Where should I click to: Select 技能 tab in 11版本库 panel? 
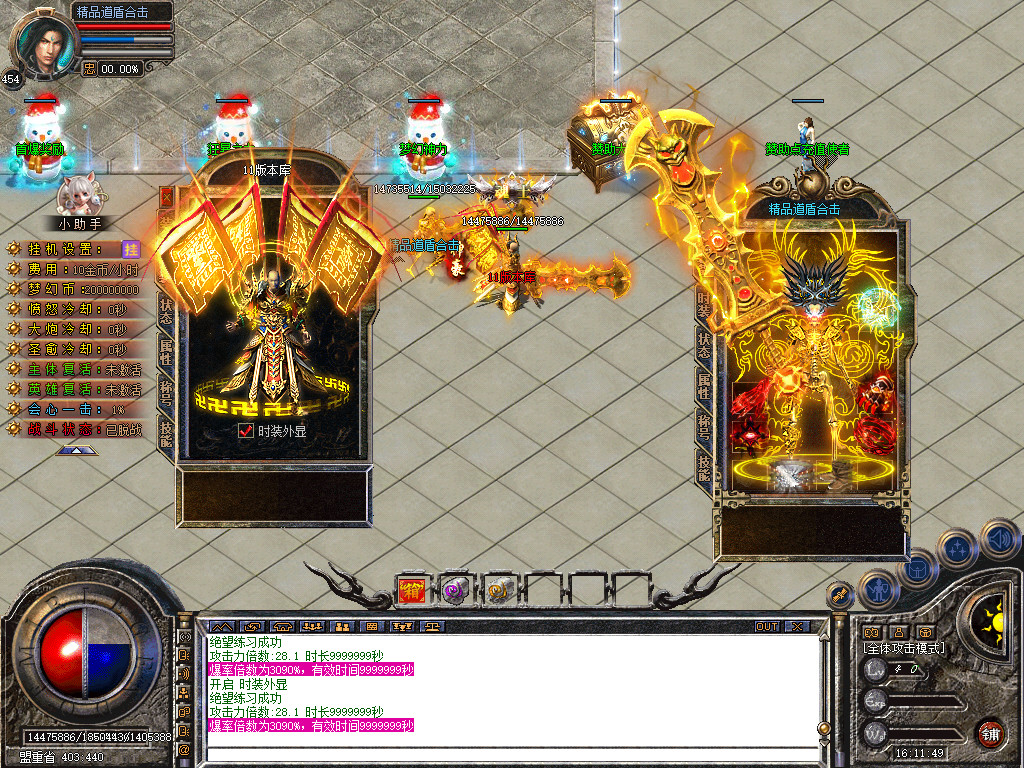(x=166, y=434)
